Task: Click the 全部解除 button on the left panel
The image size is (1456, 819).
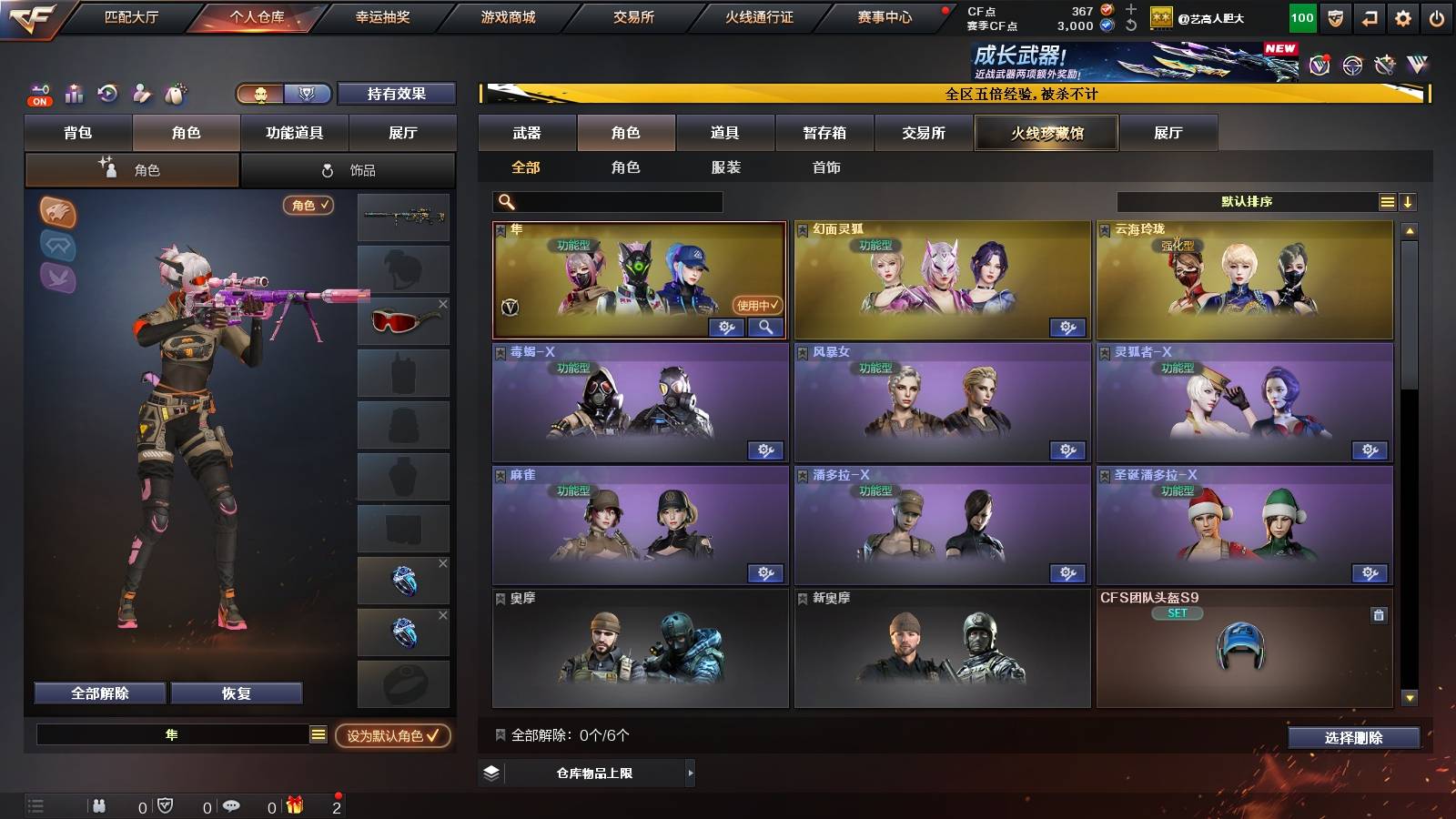Action: pyautogui.click(x=98, y=693)
